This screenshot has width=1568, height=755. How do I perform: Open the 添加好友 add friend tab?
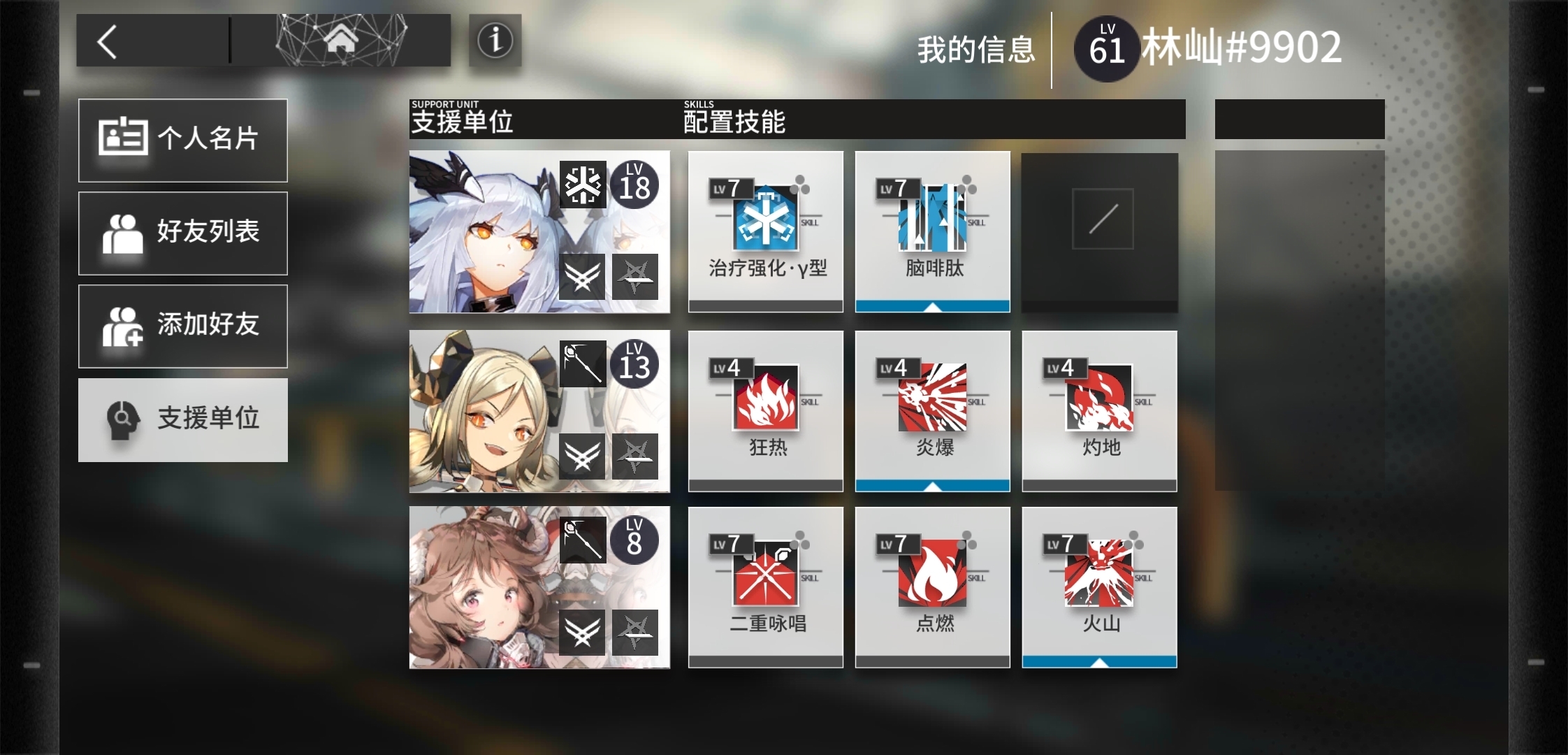[183, 326]
